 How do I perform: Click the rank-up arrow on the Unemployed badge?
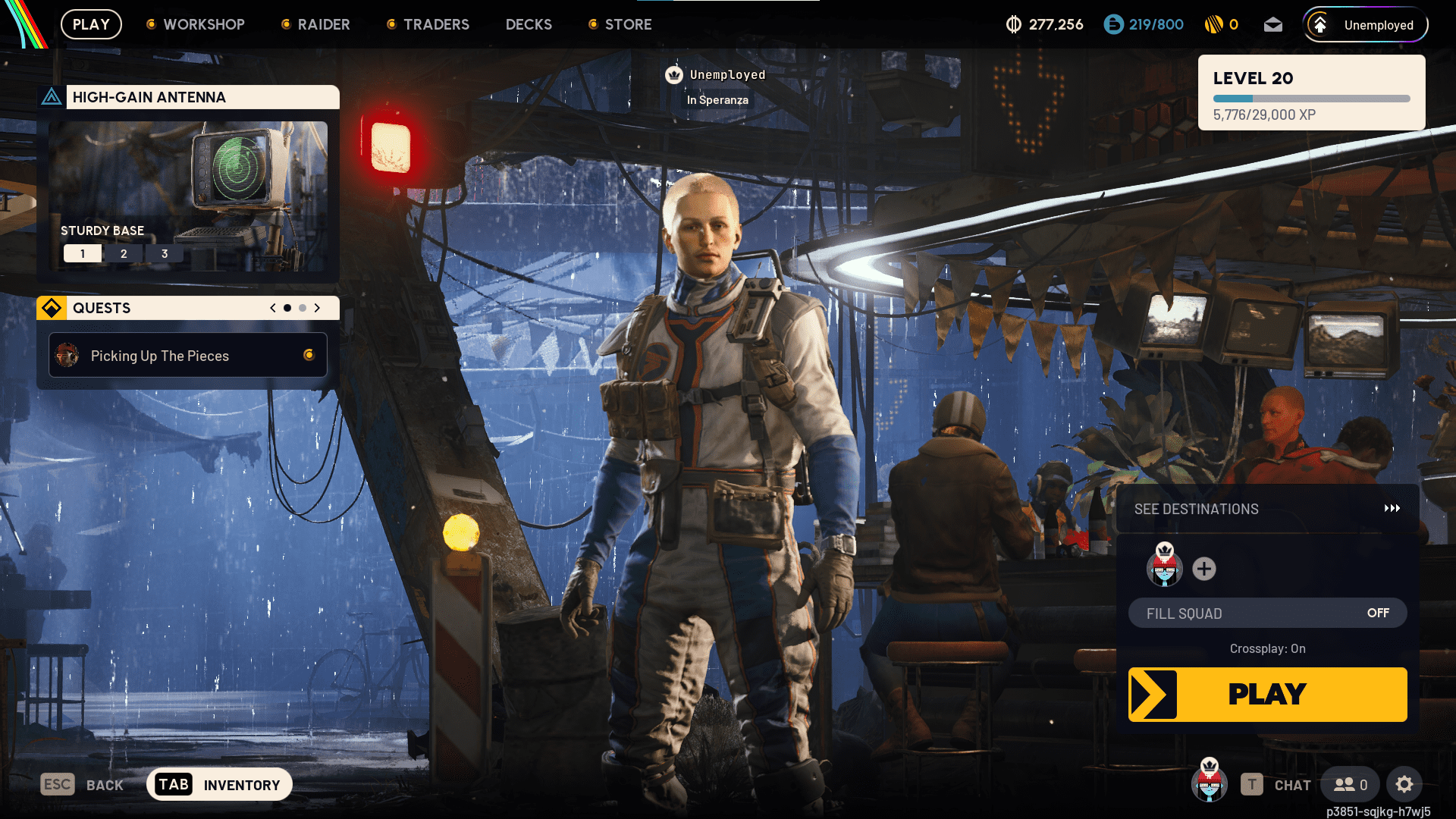[x=1319, y=24]
